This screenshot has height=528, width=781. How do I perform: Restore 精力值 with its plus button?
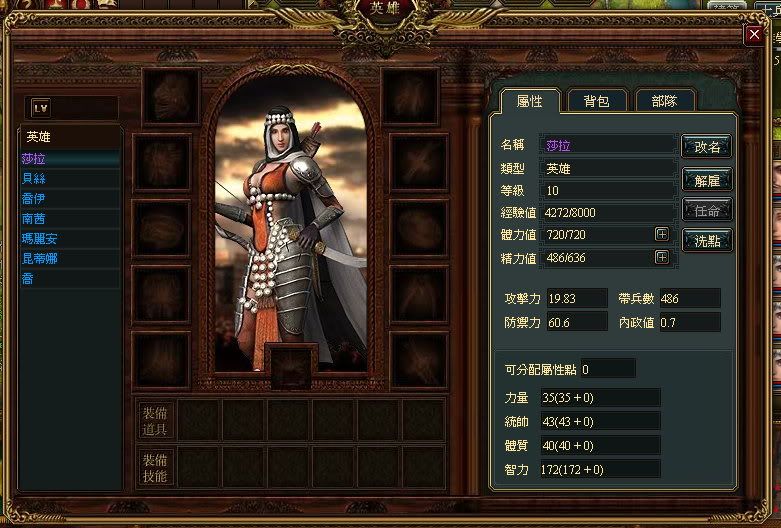click(661, 257)
